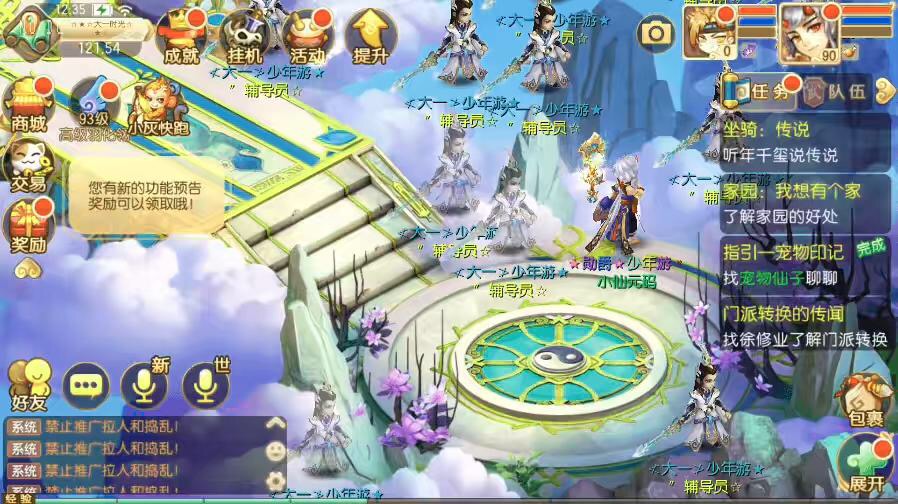The width and height of the screenshot is (898, 504).
Task: Claim rewards via the 奖励 gift icon
Action: pos(29,226)
